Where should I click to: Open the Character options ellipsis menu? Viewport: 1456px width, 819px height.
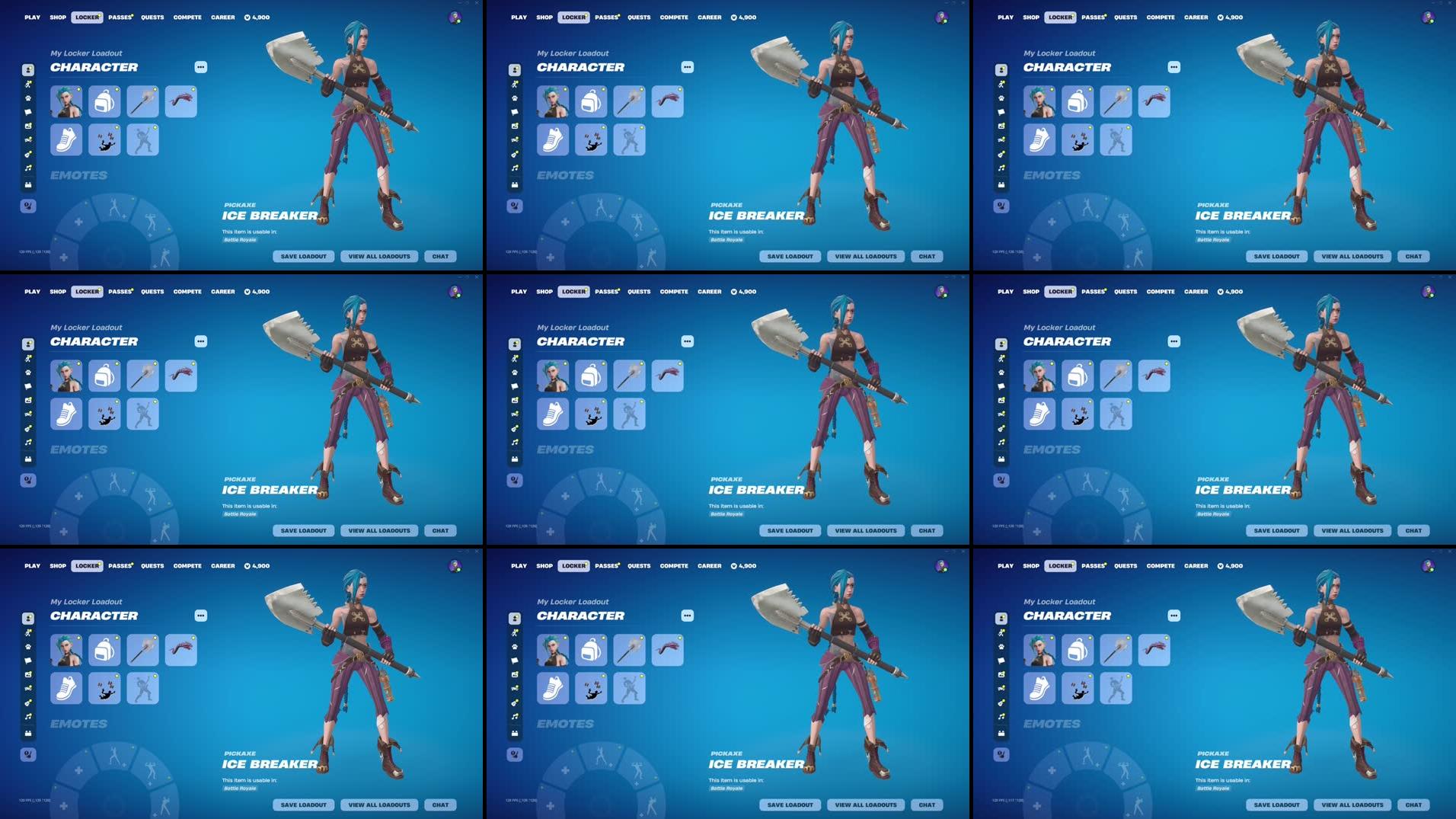click(x=200, y=67)
